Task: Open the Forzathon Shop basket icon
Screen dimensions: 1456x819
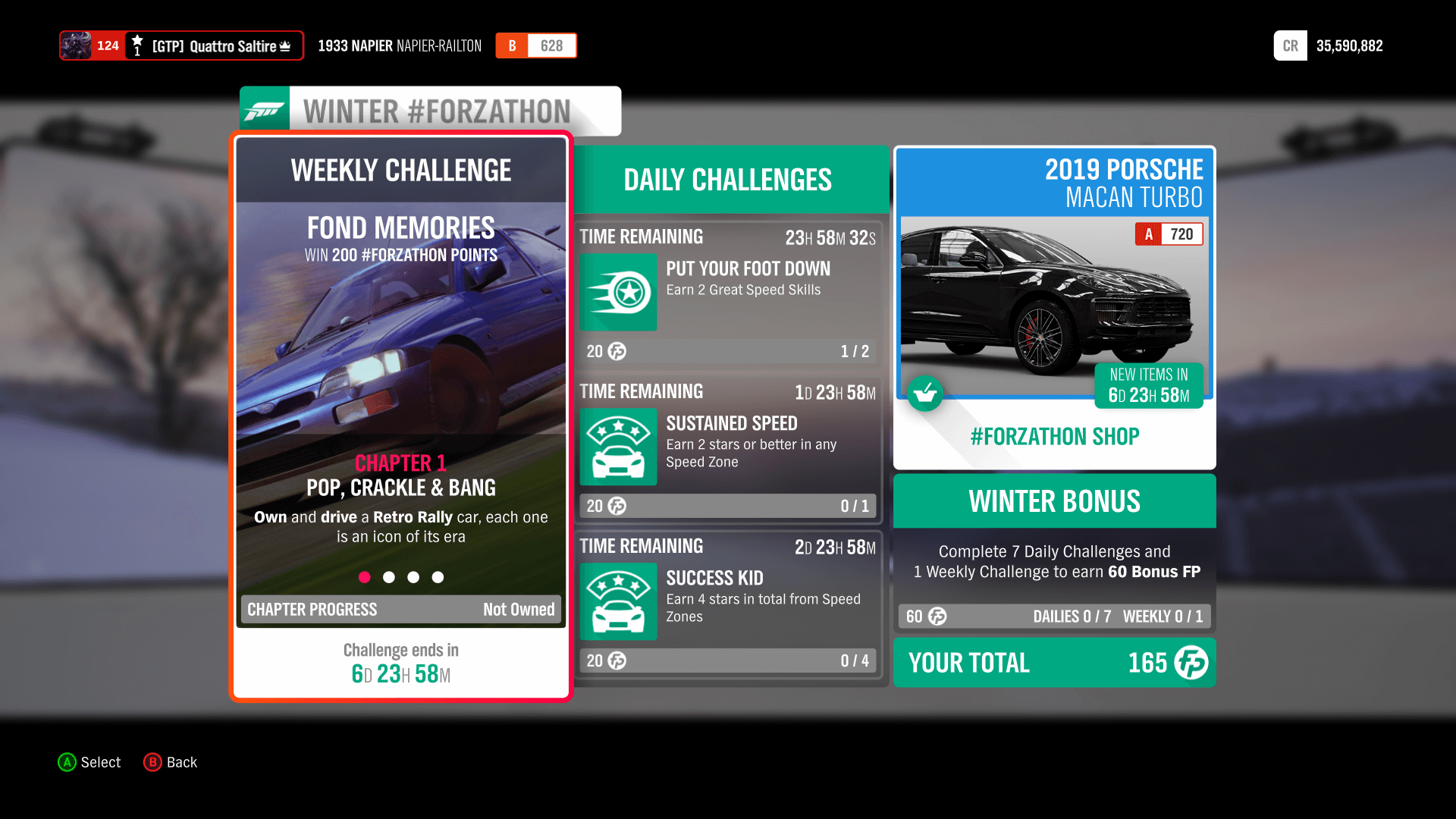Action: [925, 394]
